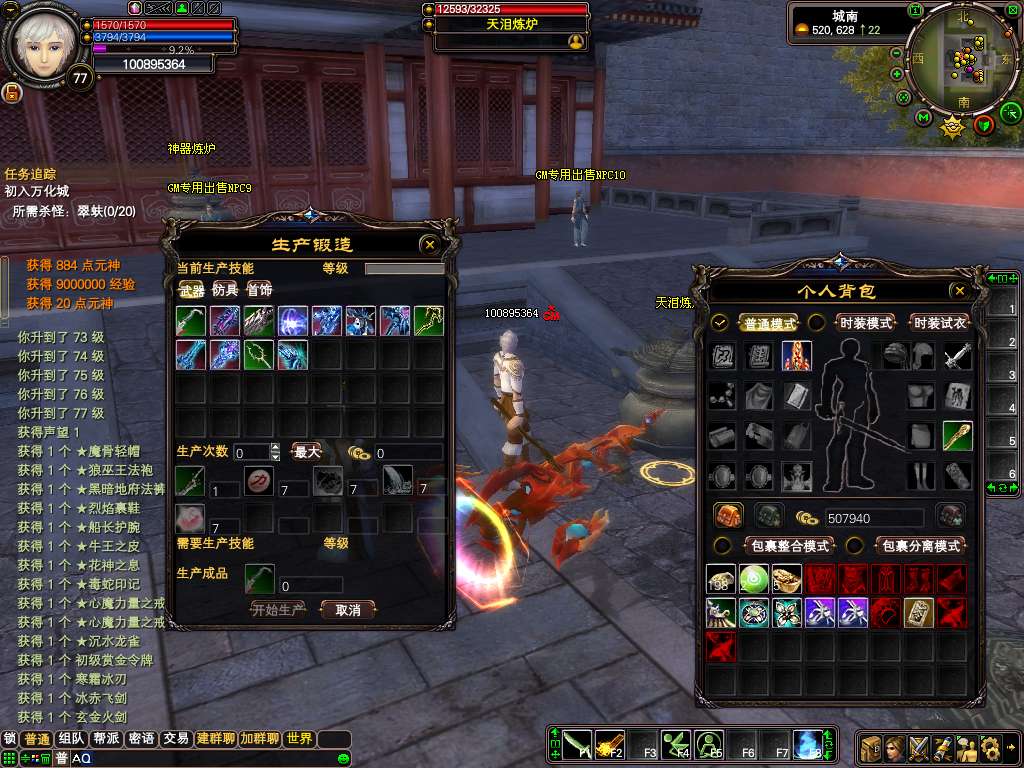The height and width of the screenshot is (768, 1024).
Task: Switch chat to the 帮派 guild channel
Action: [107, 739]
